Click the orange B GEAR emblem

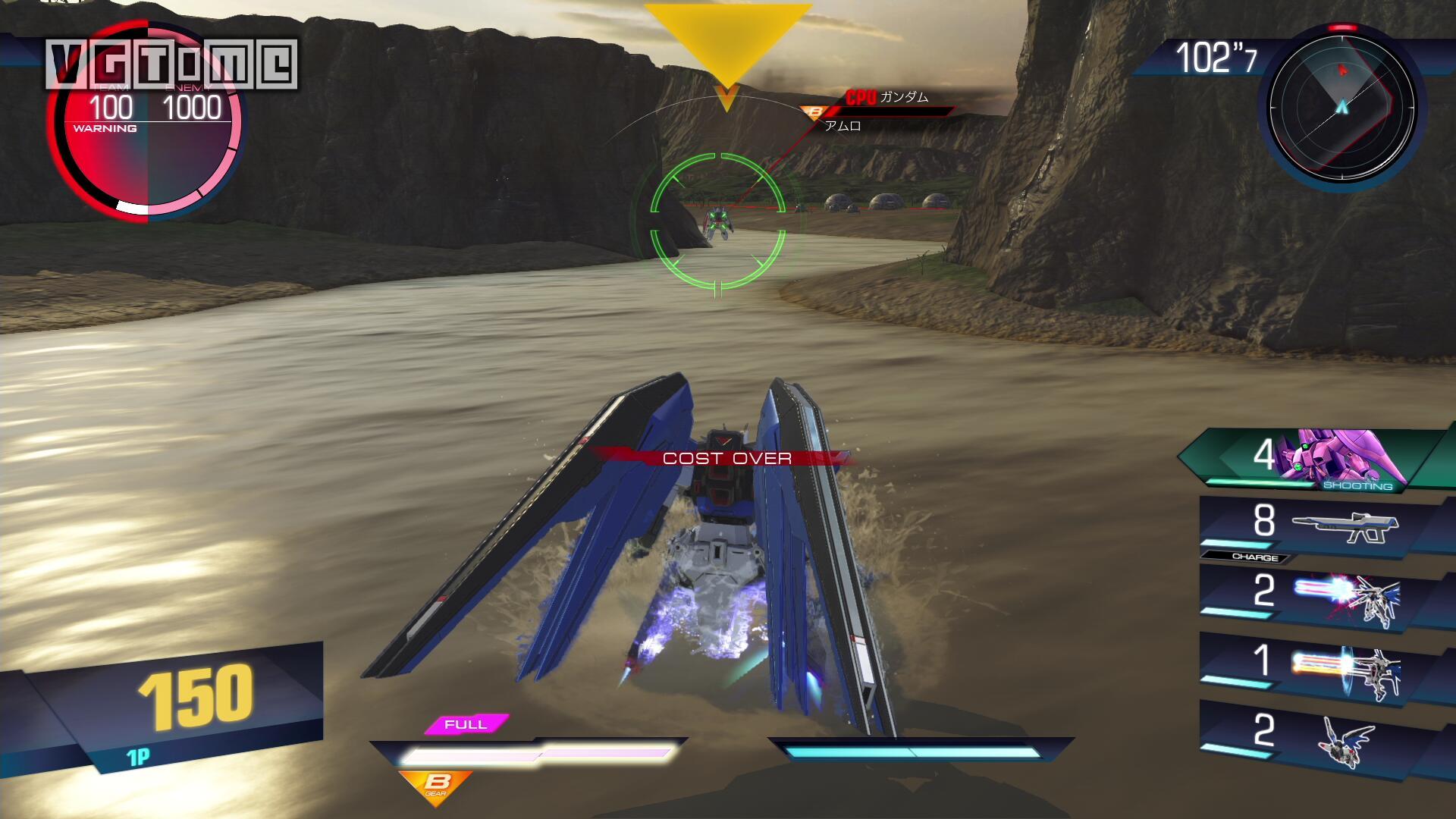point(436,786)
